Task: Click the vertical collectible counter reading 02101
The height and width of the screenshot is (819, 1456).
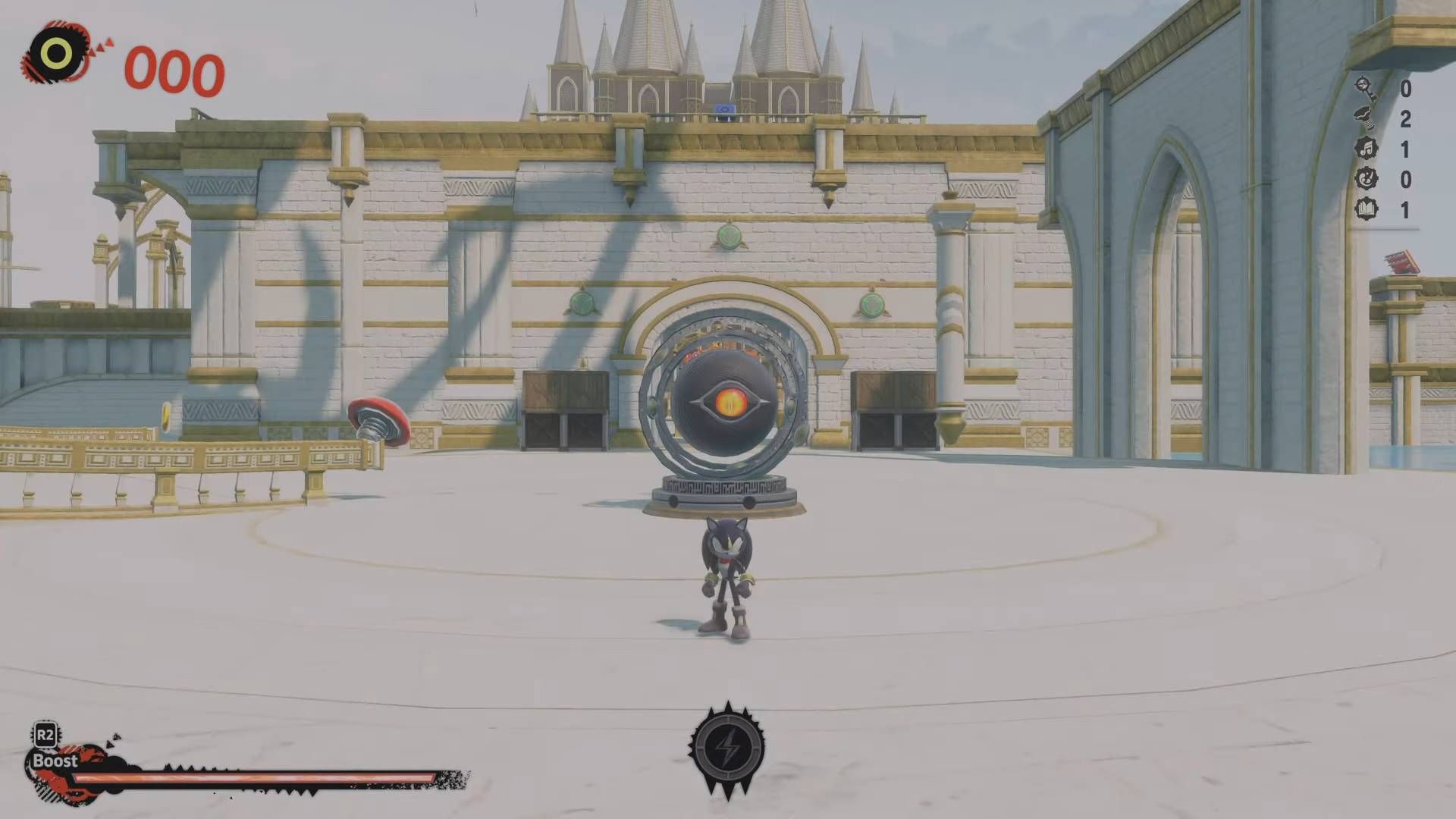Action: coord(1407,148)
